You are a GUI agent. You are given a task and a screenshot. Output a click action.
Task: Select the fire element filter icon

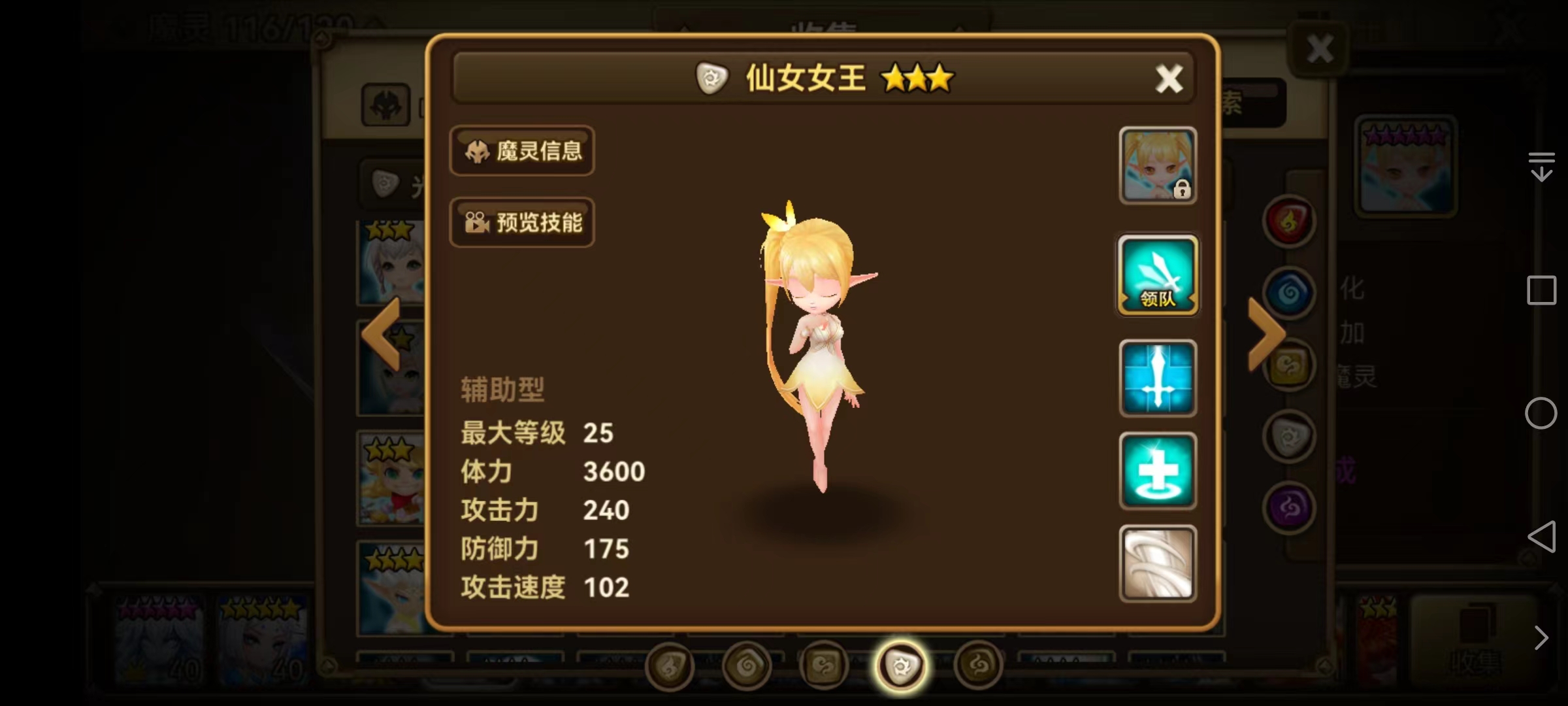coord(1289,221)
